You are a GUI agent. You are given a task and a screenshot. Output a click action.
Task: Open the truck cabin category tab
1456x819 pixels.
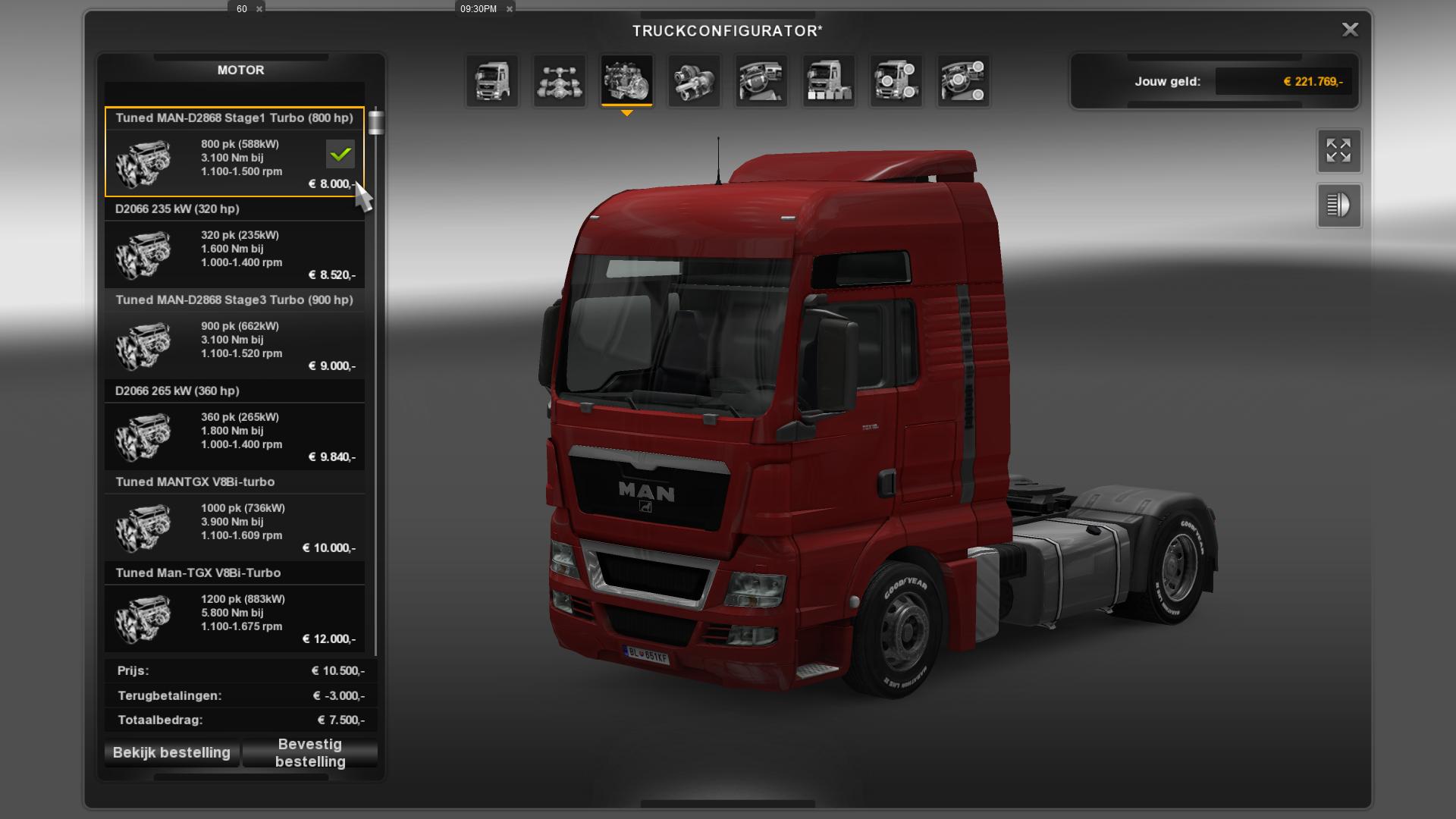(492, 80)
